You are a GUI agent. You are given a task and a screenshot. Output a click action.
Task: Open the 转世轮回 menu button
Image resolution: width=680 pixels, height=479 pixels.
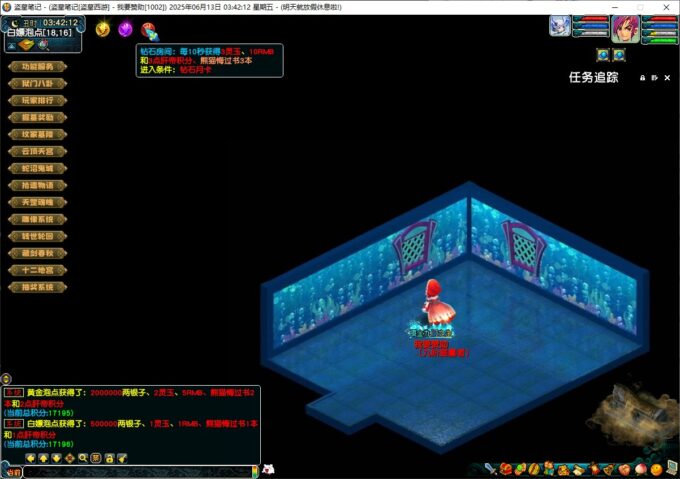coord(36,236)
